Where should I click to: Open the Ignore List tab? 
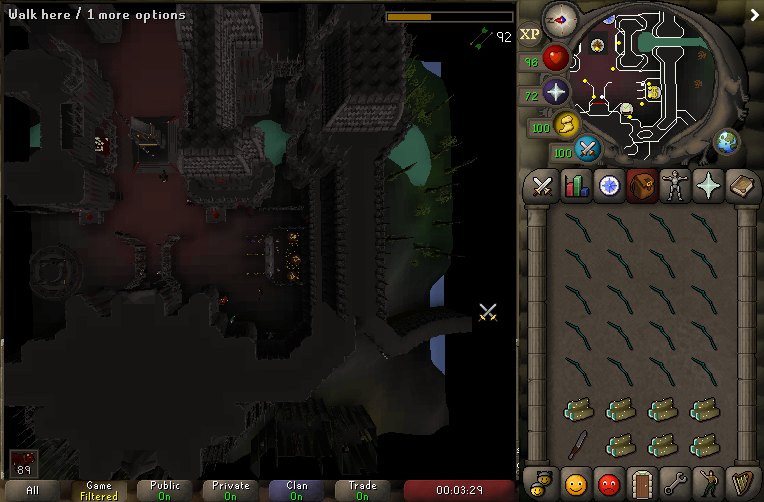point(608,483)
